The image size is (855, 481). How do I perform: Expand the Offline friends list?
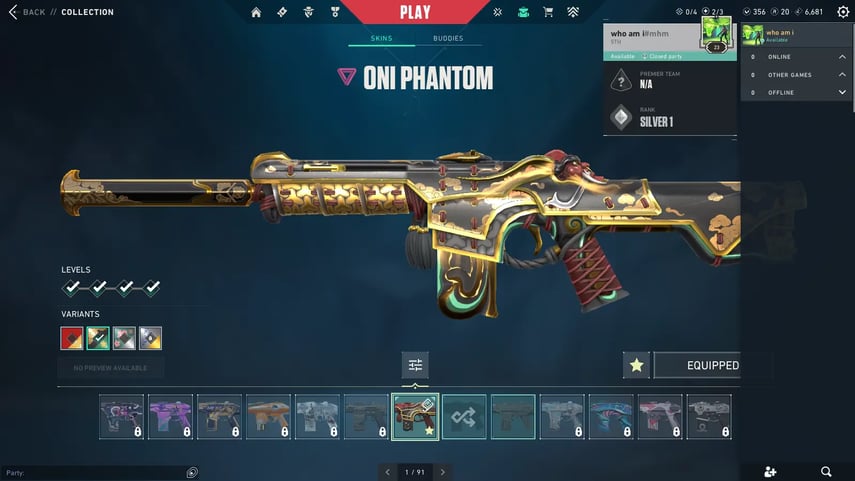842,92
